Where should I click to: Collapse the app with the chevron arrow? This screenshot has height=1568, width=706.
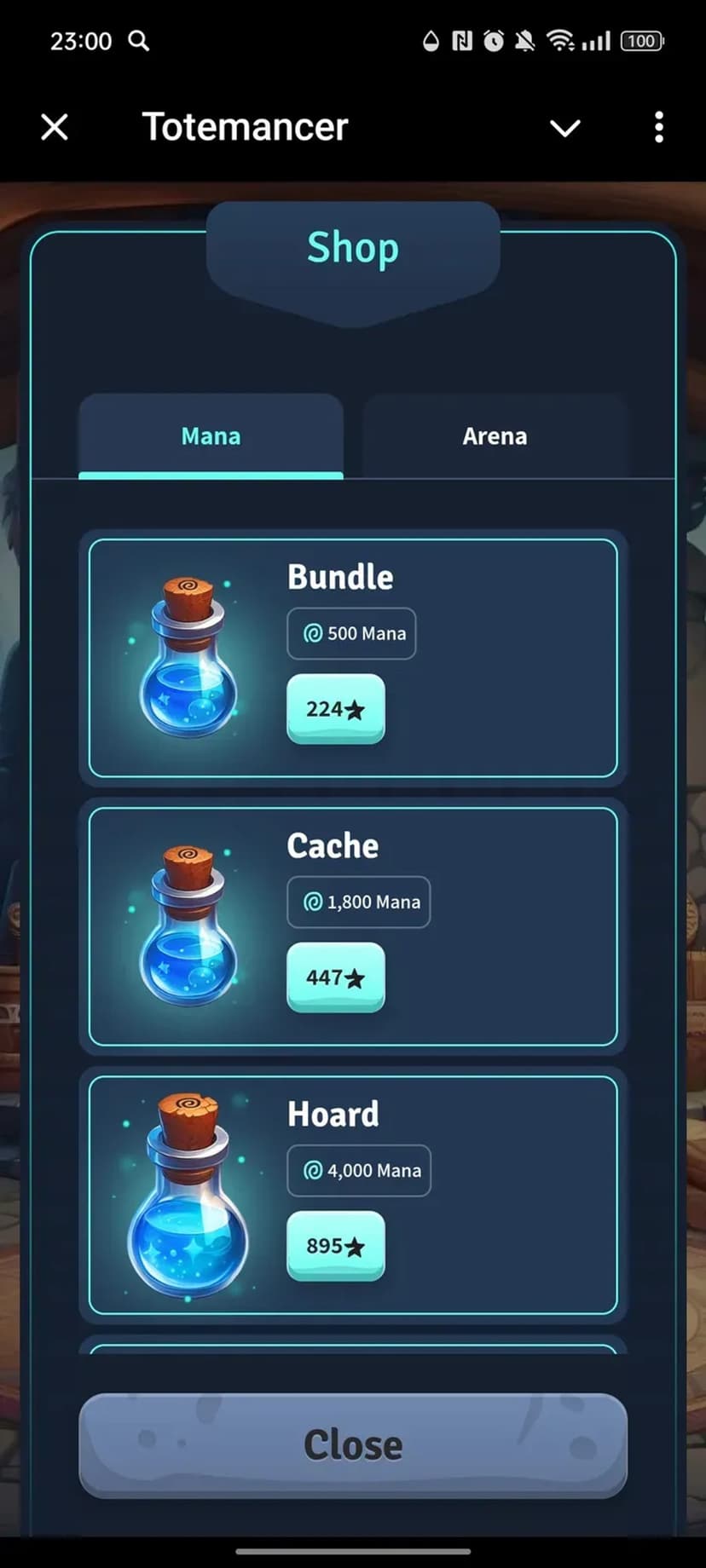coord(564,128)
